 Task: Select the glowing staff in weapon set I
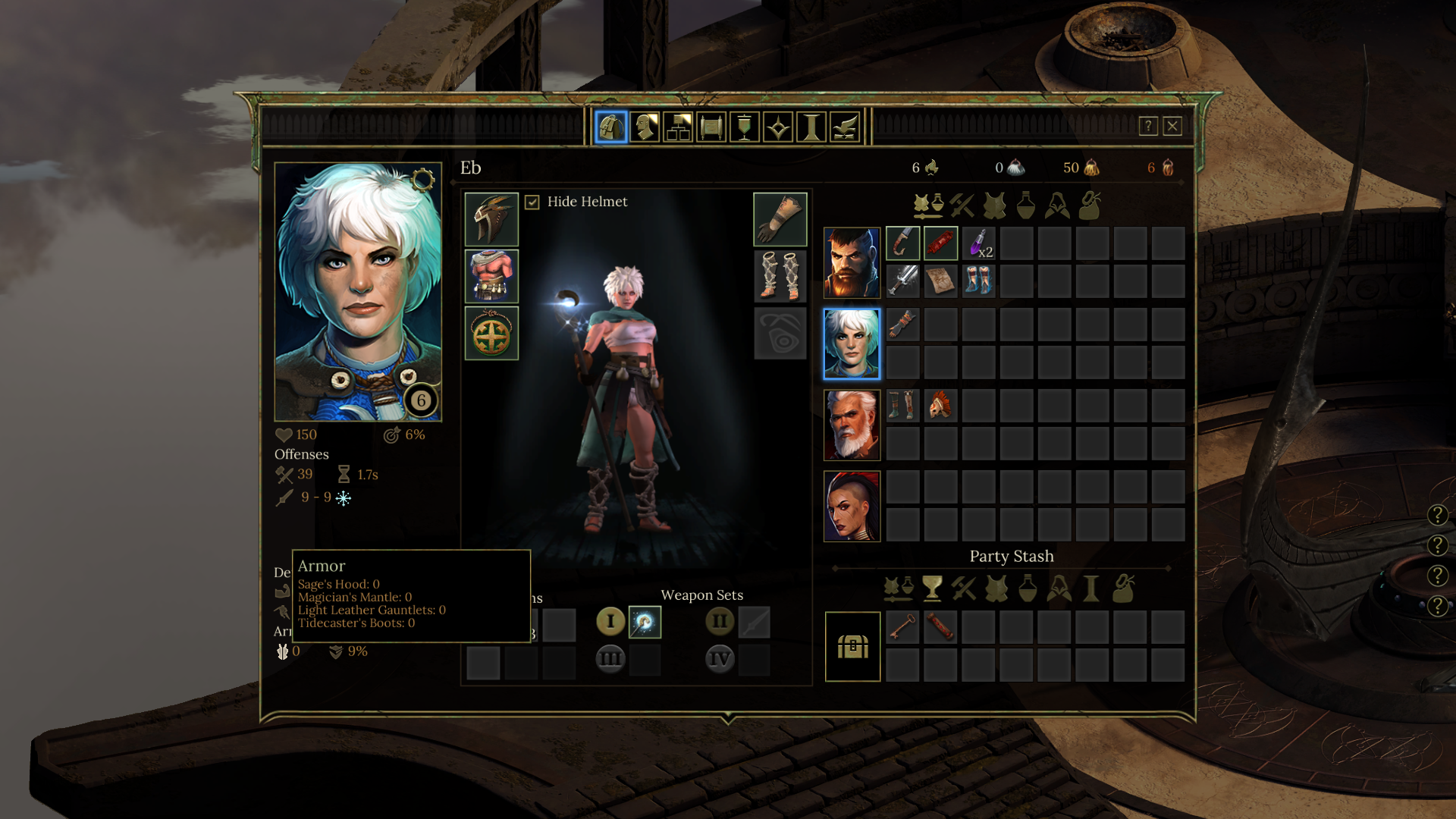coord(645,623)
